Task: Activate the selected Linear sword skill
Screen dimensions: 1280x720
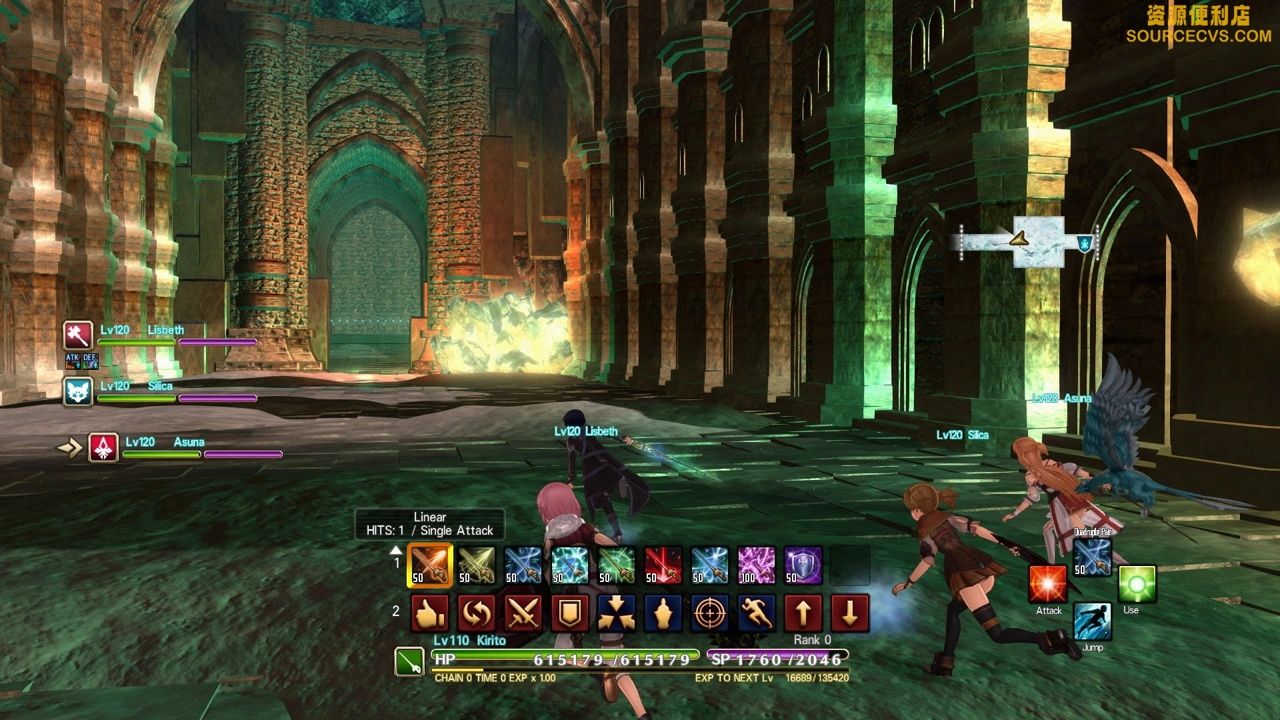Action: pos(430,565)
